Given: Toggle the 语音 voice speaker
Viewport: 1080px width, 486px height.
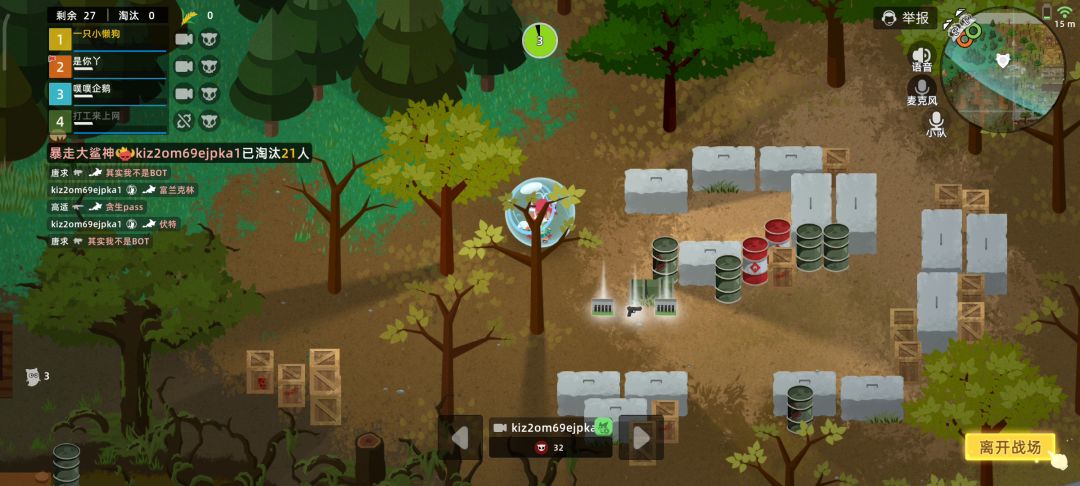Looking at the screenshot, I should point(921,59).
